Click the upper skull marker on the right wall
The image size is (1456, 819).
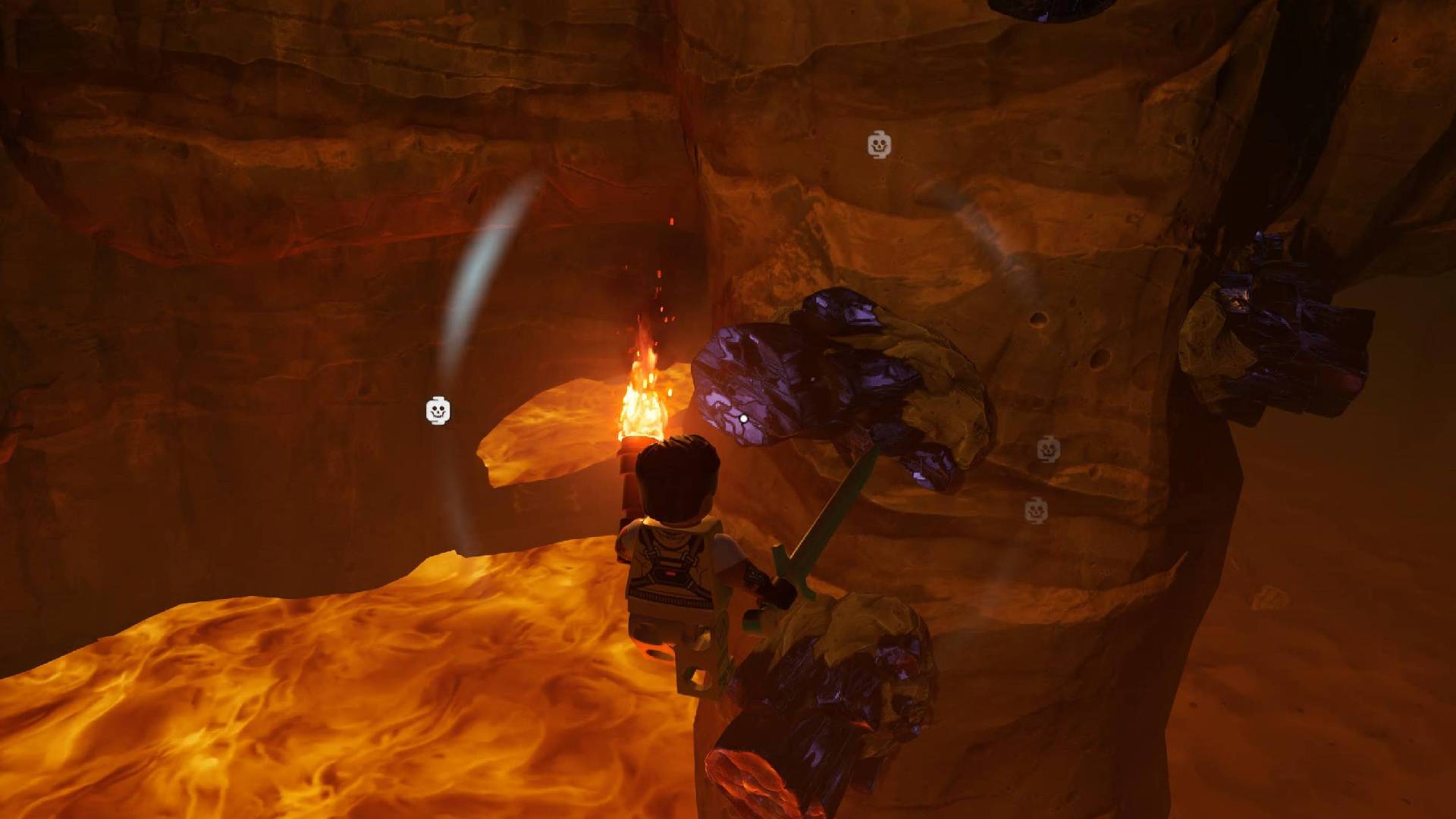pos(1049,450)
